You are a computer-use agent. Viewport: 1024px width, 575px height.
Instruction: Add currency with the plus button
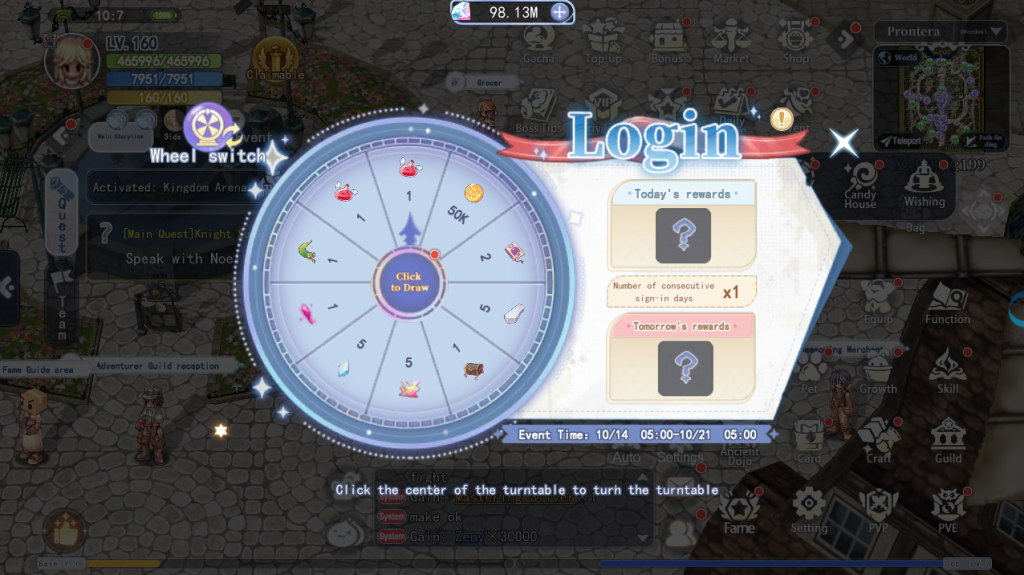point(561,12)
